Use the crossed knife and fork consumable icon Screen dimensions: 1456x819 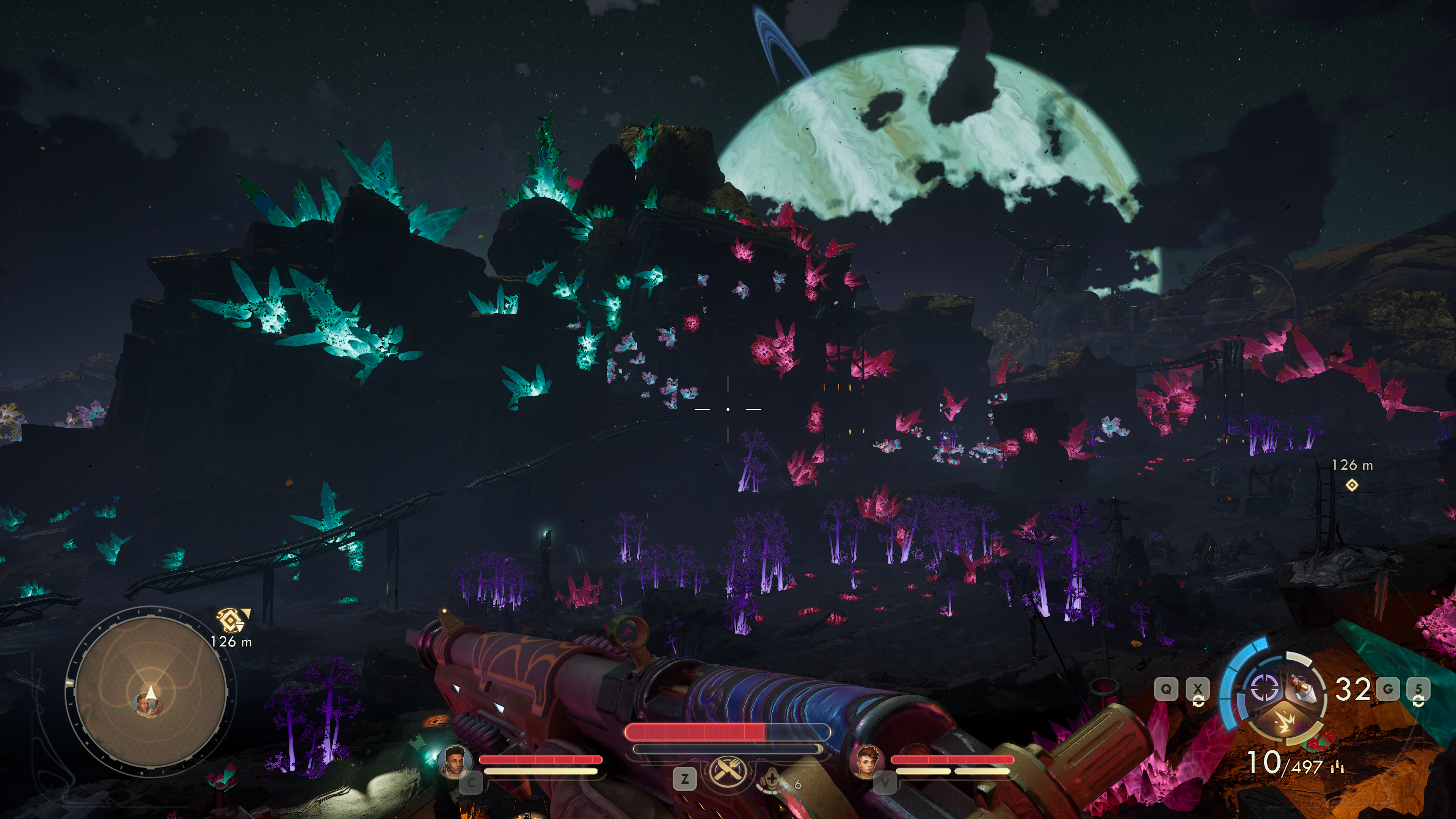click(x=727, y=772)
